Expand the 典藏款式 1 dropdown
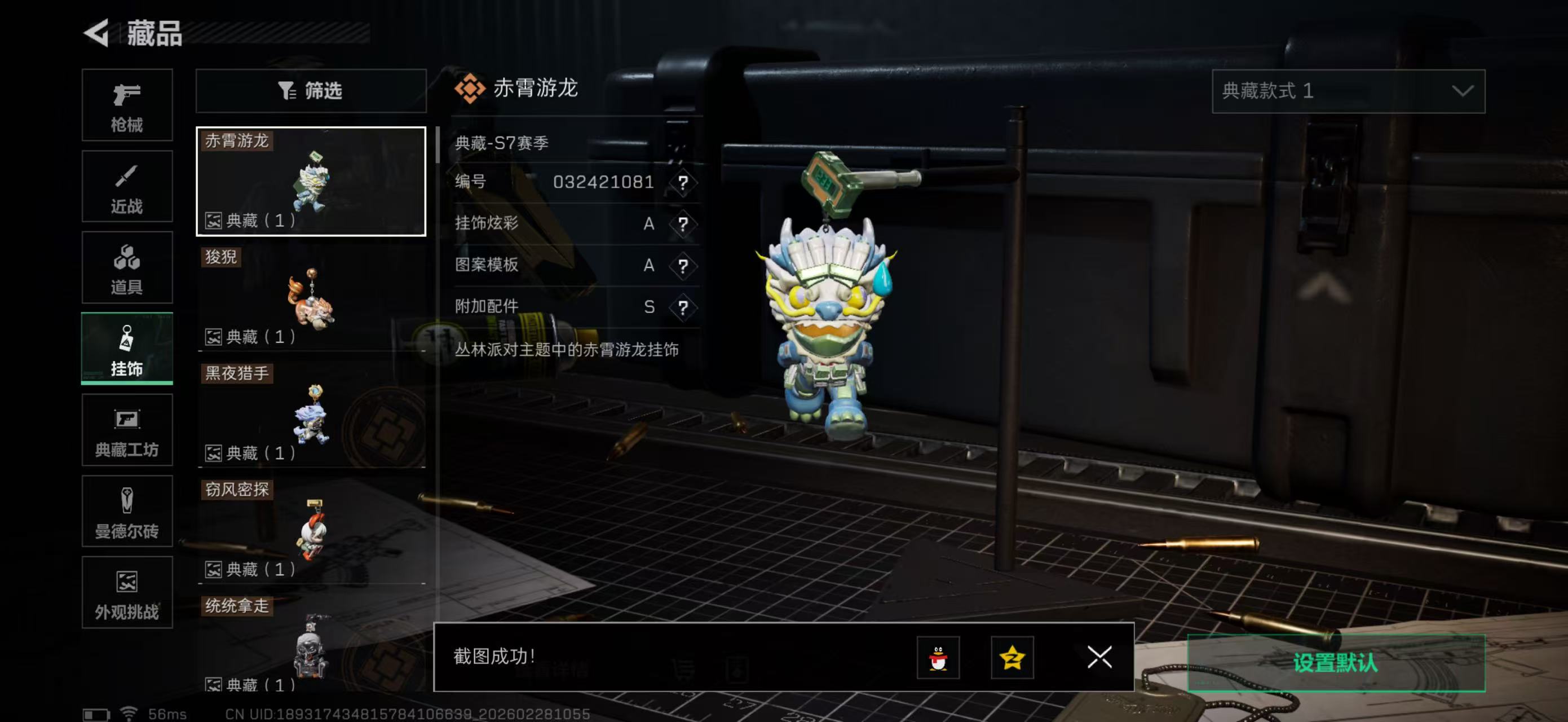 1348,91
